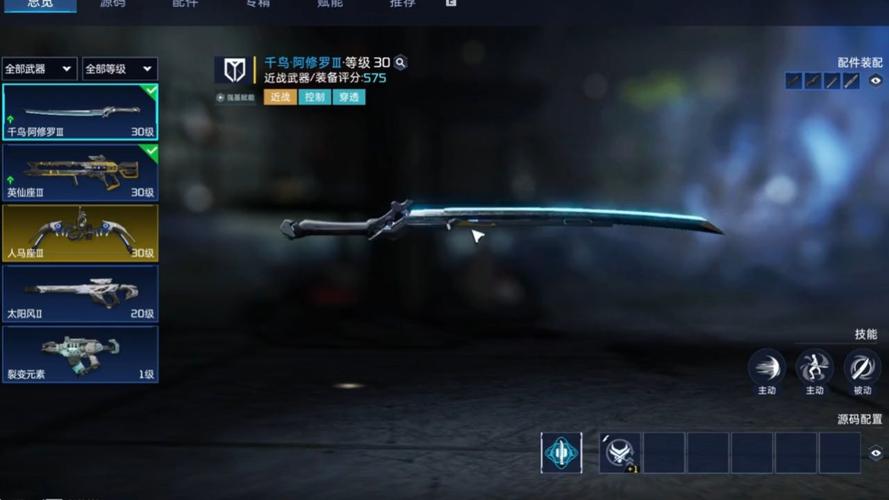Select the 裂变元素 level 1 weapon
889x500 pixels.
(80, 354)
